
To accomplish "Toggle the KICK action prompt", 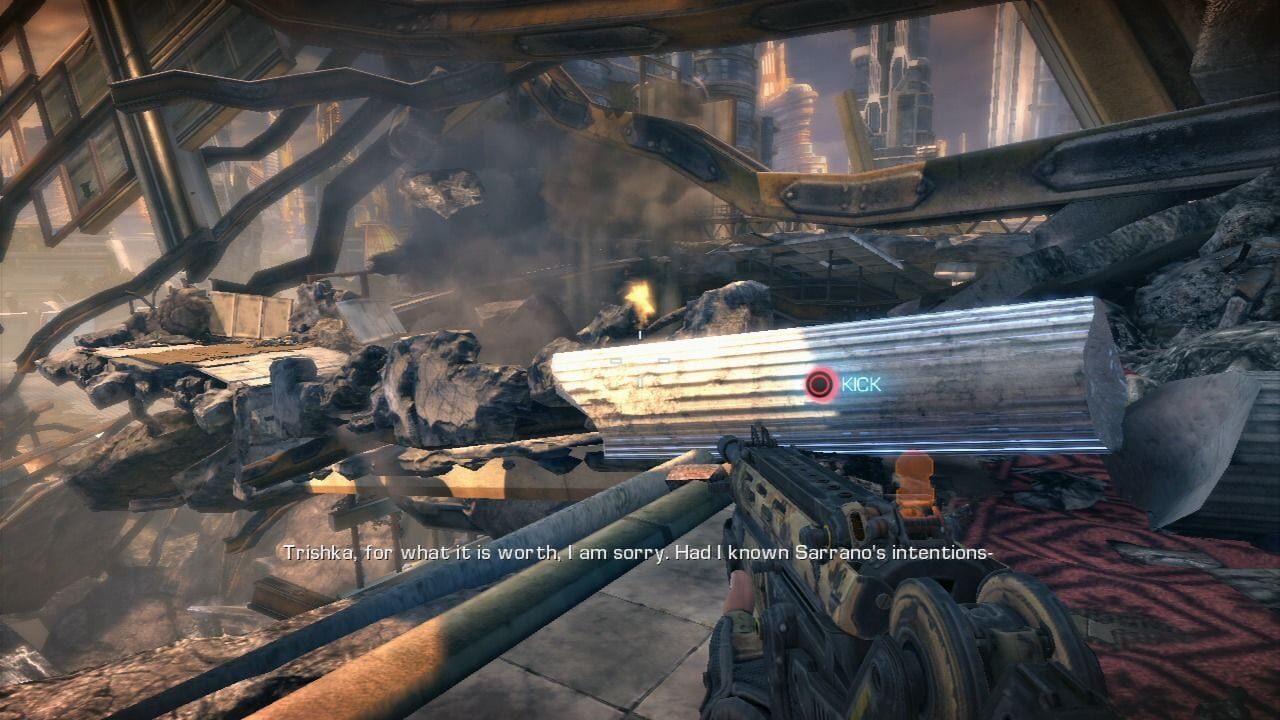I will click(840, 383).
